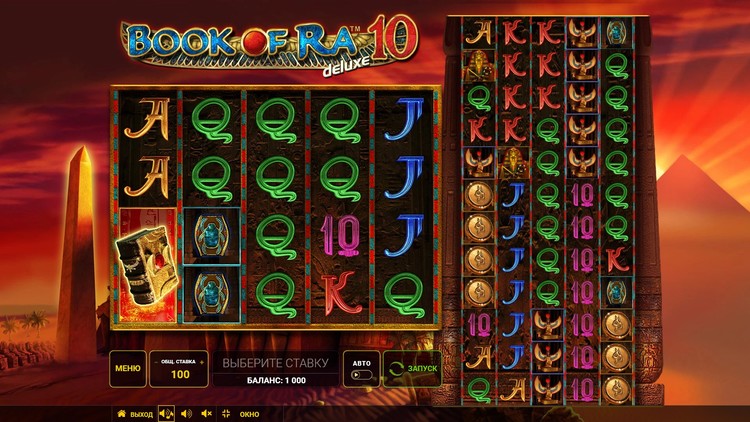Select sound with music speaker icon

(x=166, y=413)
